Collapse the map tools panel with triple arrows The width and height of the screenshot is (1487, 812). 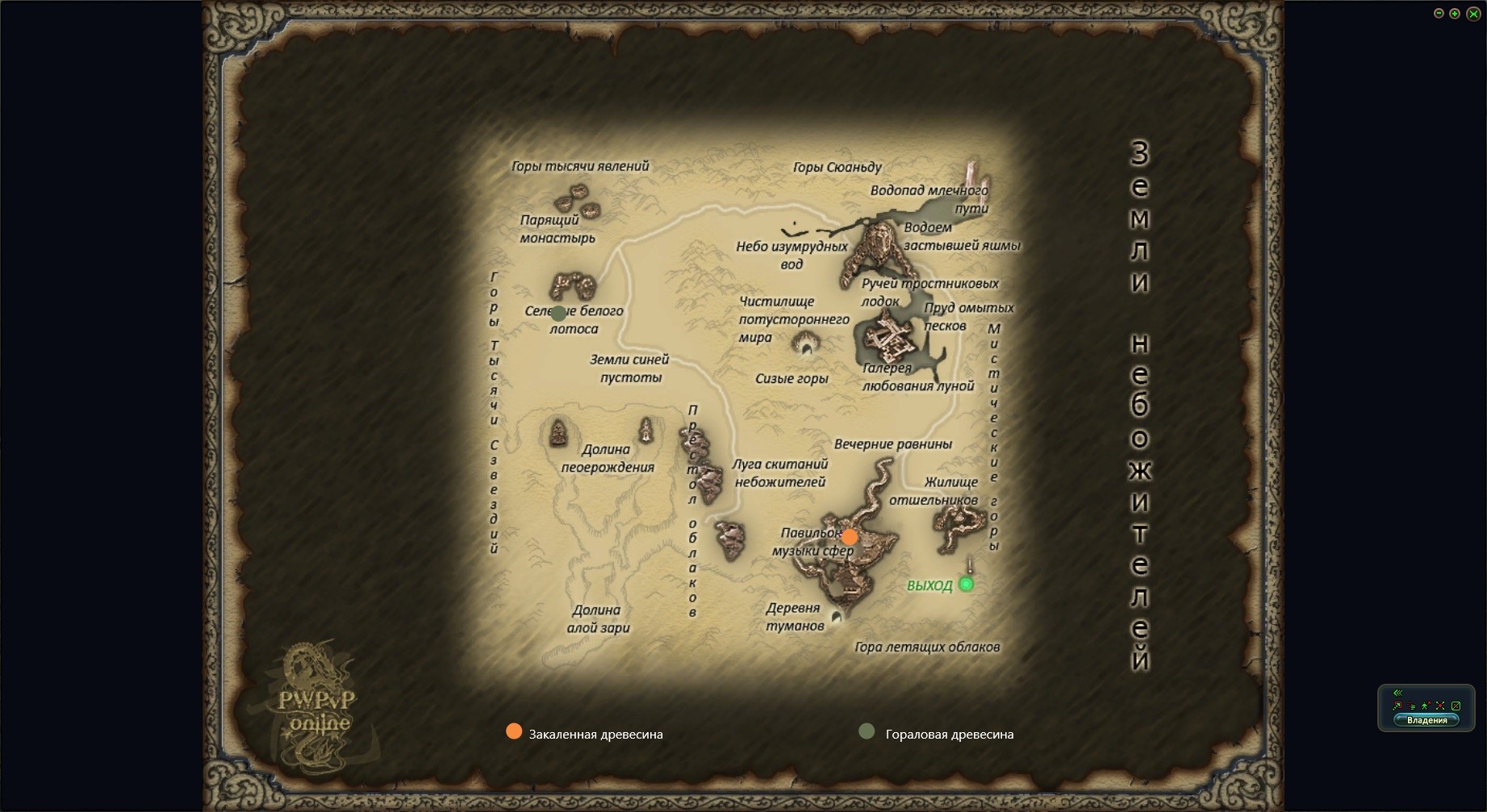(x=1398, y=693)
